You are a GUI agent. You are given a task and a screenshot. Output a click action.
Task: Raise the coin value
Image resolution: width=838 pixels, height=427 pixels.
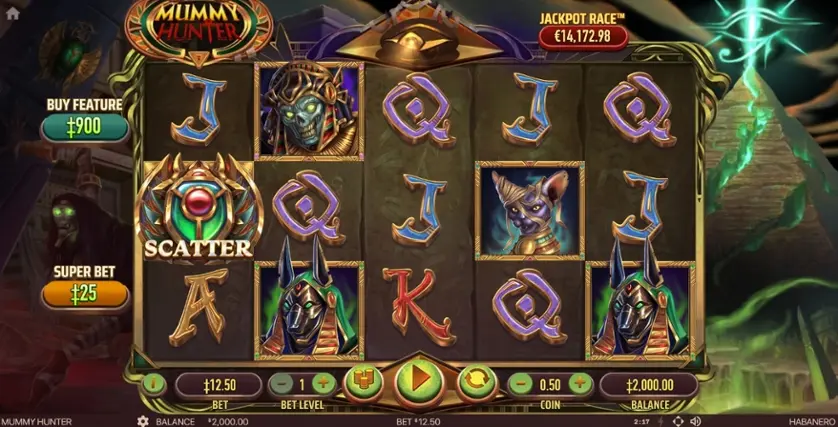click(x=580, y=383)
